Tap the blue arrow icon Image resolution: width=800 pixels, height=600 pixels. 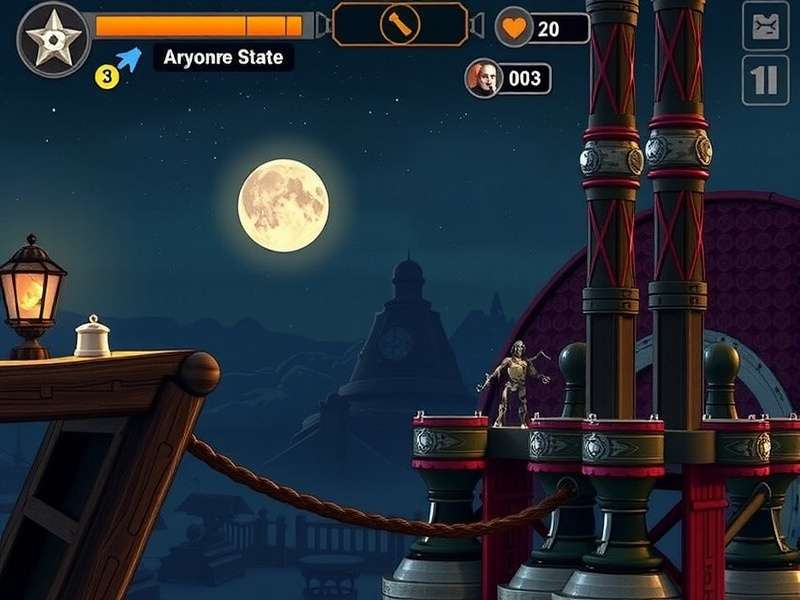pyautogui.click(x=128, y=59)
